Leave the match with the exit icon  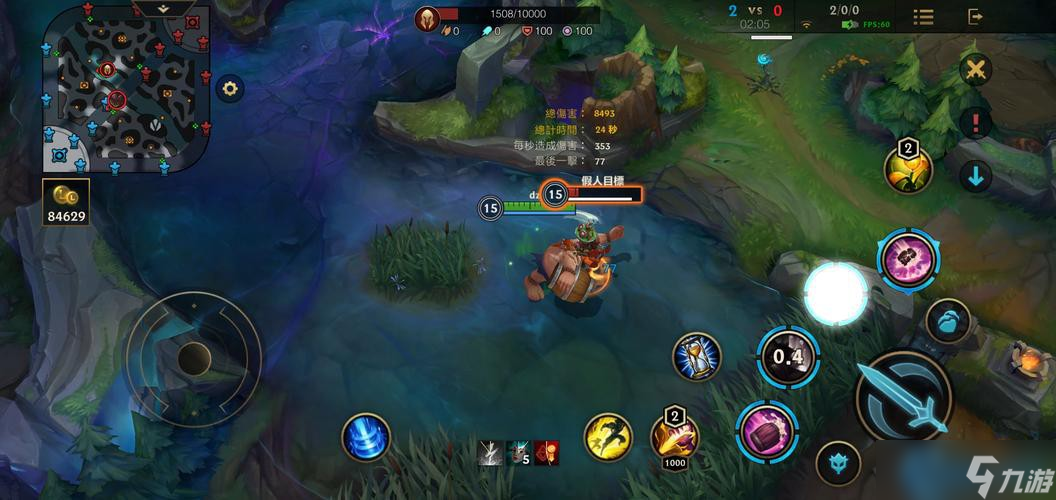(975, 17)
